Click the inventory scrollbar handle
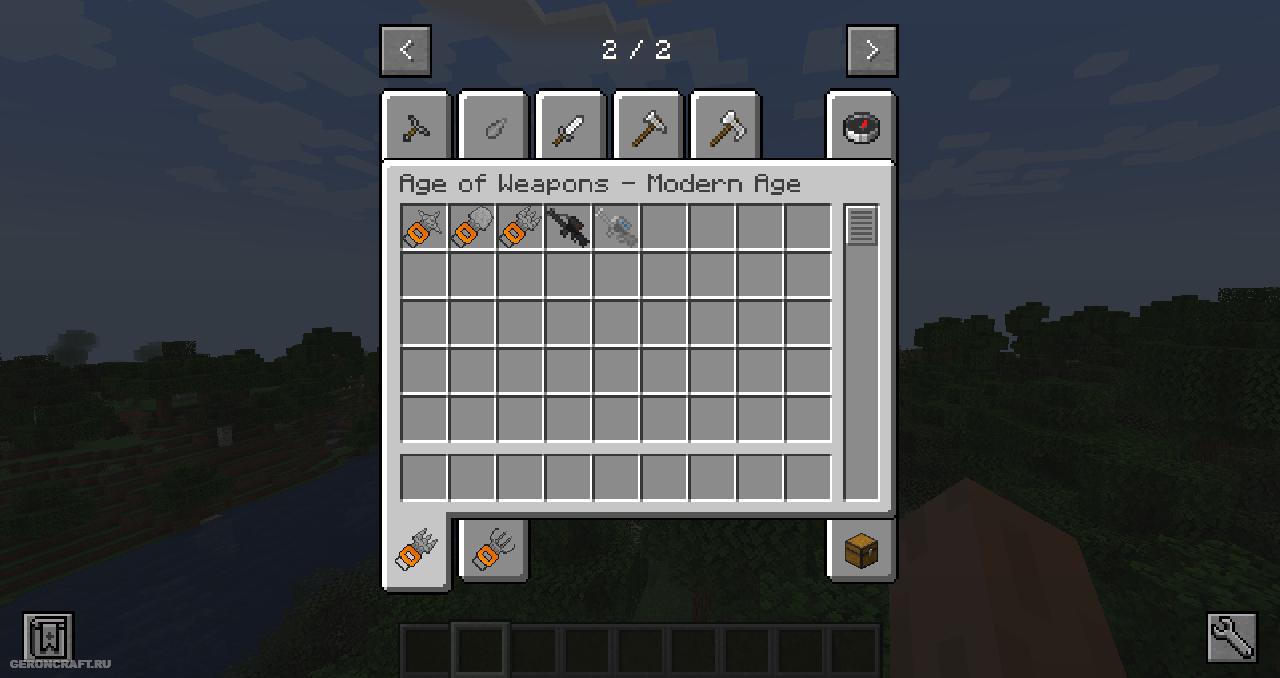The height and width of the screenshot is (678, 1280). (861, 226)
